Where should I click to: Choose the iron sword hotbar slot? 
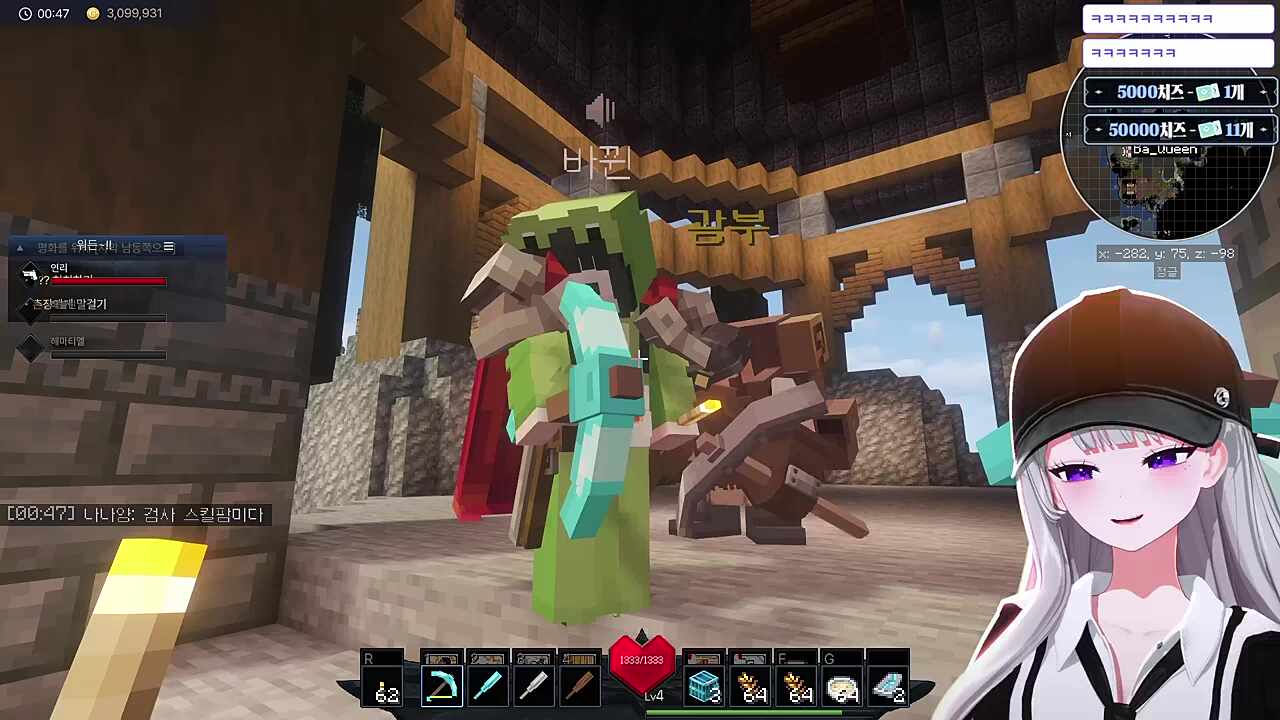pos(533,686)
